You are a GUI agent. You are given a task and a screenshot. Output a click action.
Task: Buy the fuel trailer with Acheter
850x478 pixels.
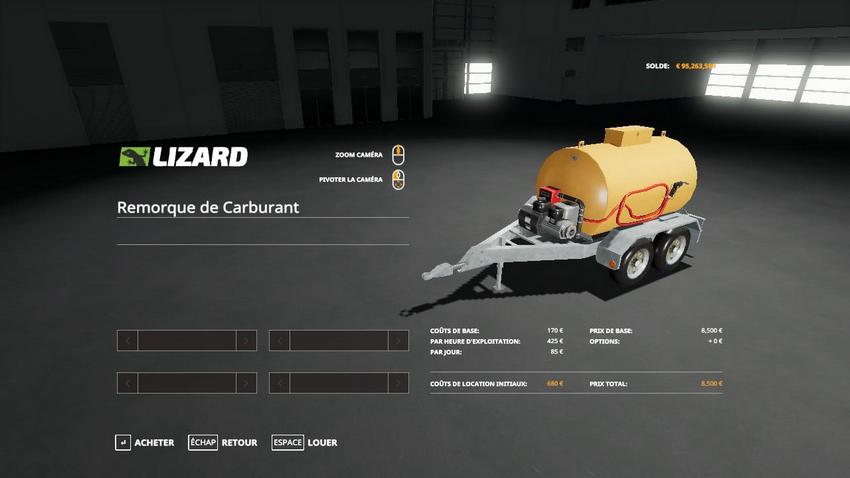tap(145, 443)
